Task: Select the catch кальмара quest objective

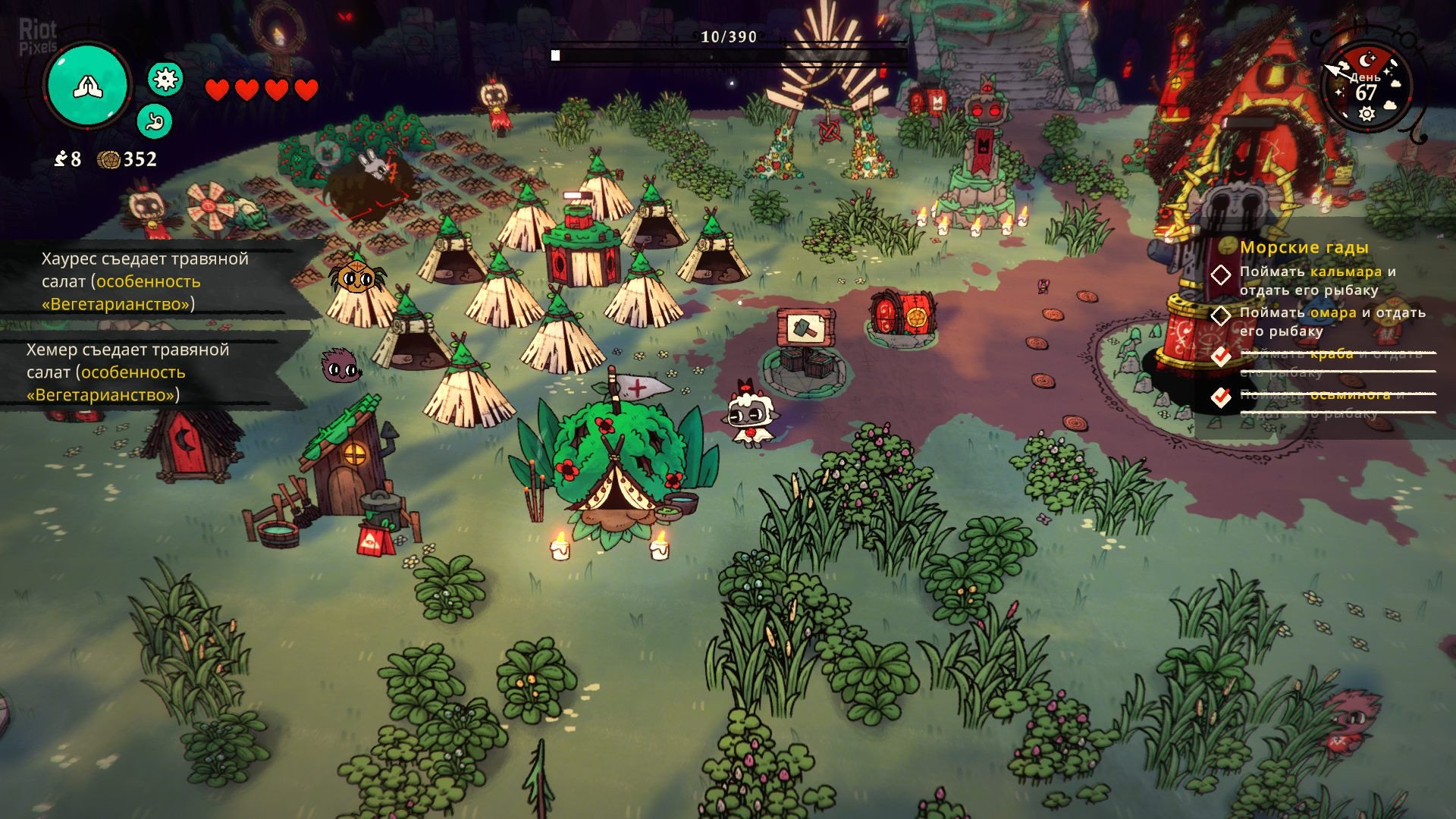Action: pyautogui.click(x=1317, y=281)
